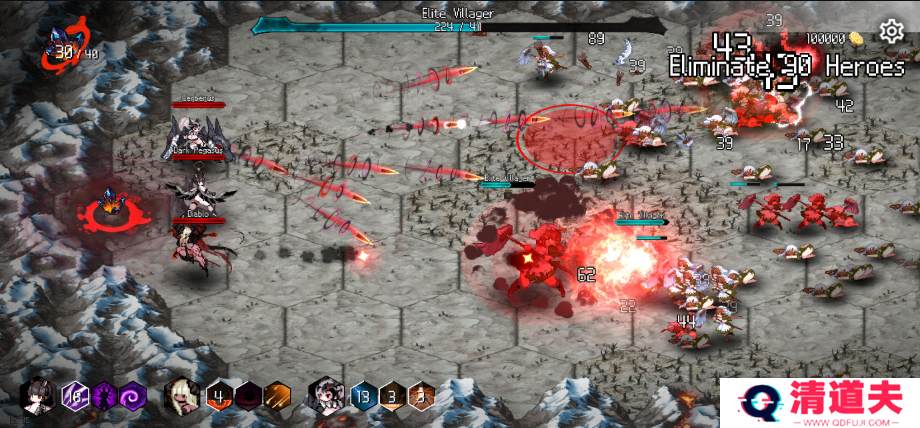
Task: Activate the purple slash skill
Action: (x=76, y=396)
